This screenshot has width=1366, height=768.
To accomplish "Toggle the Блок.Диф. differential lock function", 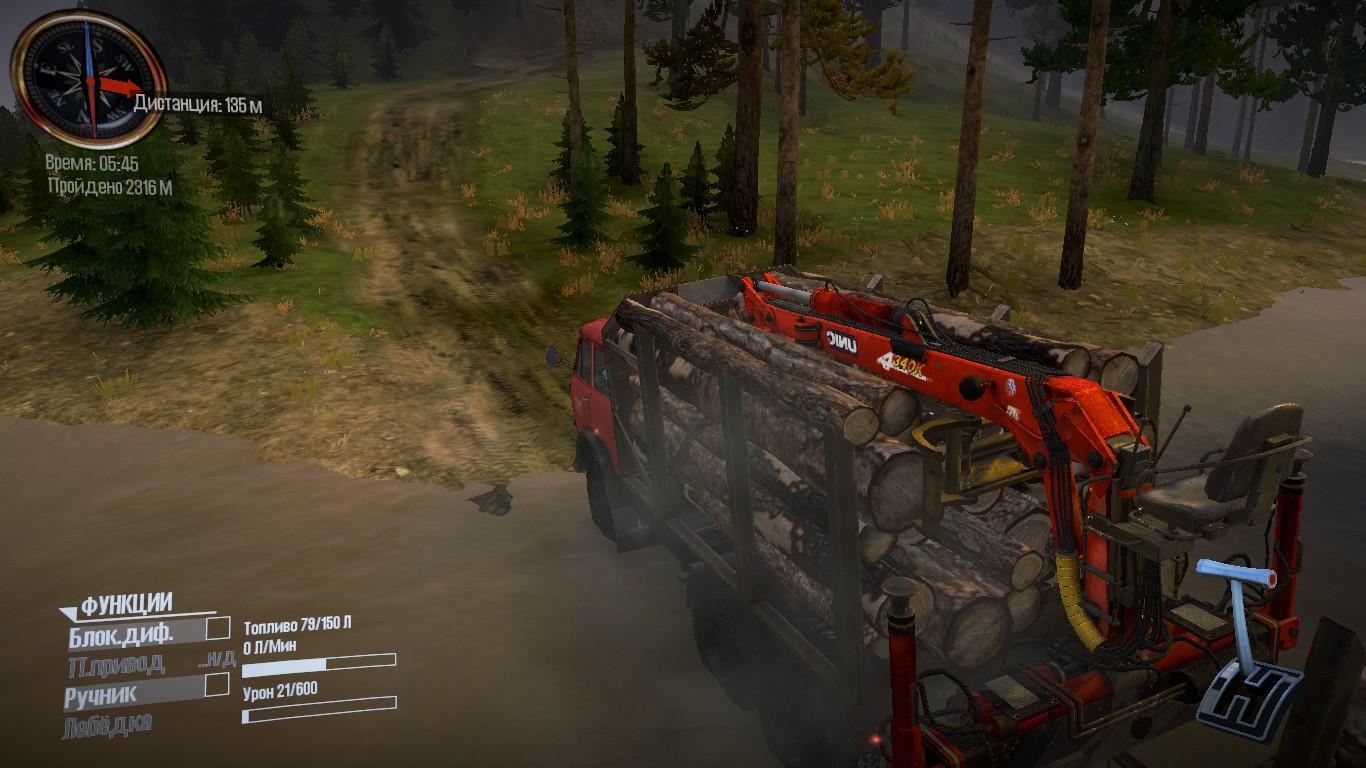I will 122,633.
